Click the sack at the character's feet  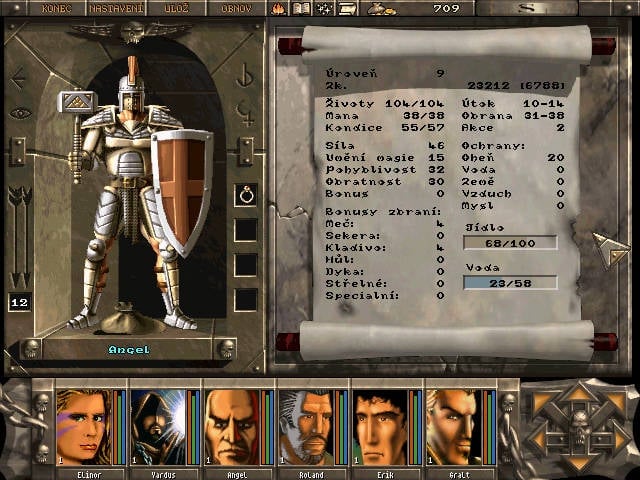pos(127,319)
